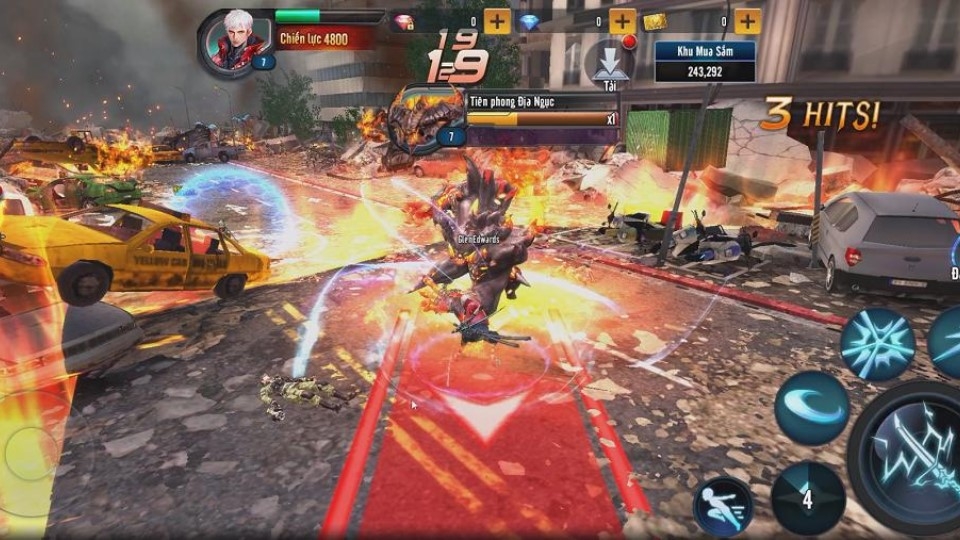Screen dimensions: 960x540
Task: Open the Khu Mua Sắm panel
Action: [704, 60]
